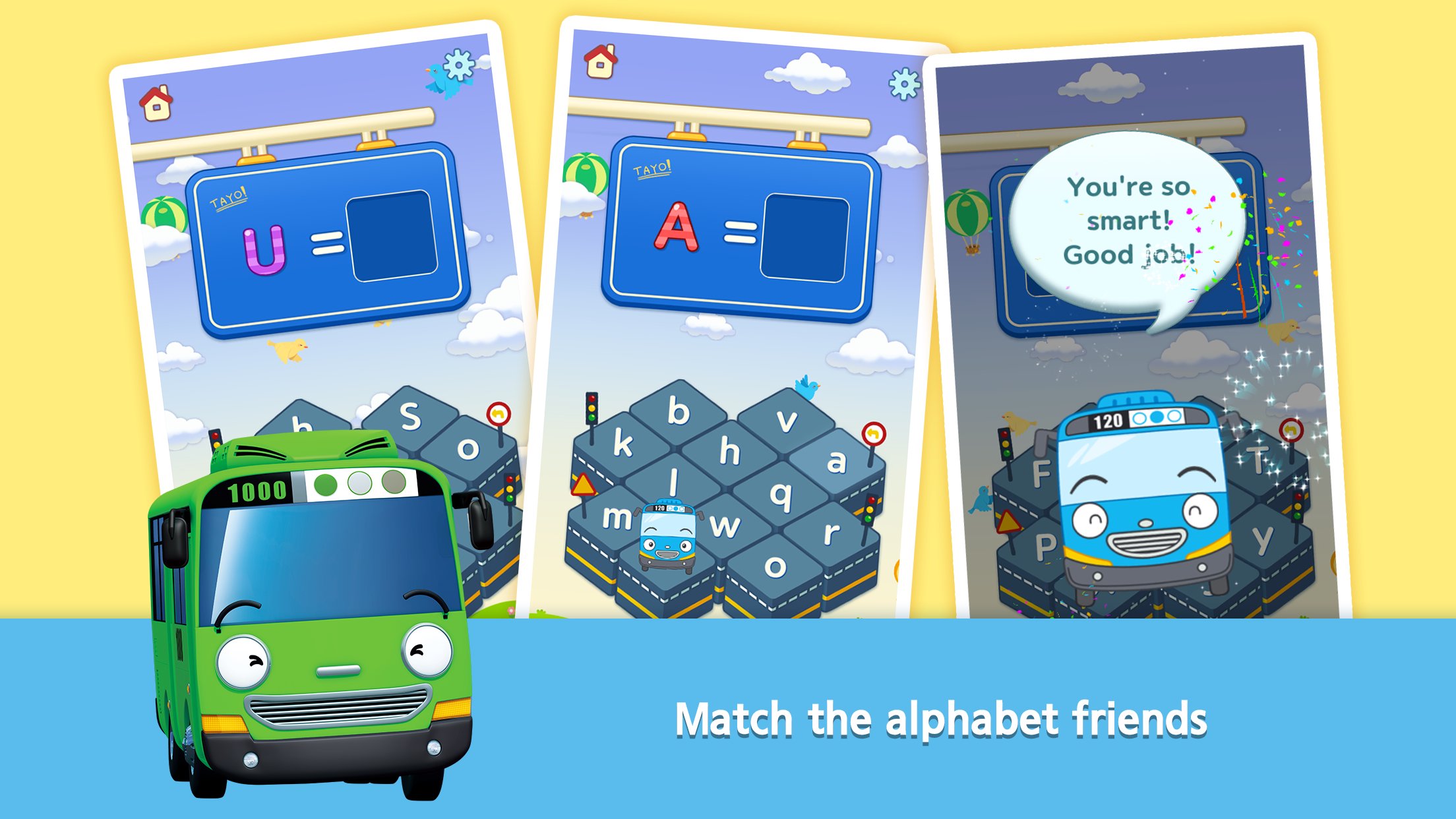Pick the lowercase v tile
Viewport: 1456px width, 819px height.
click(786, 420)
